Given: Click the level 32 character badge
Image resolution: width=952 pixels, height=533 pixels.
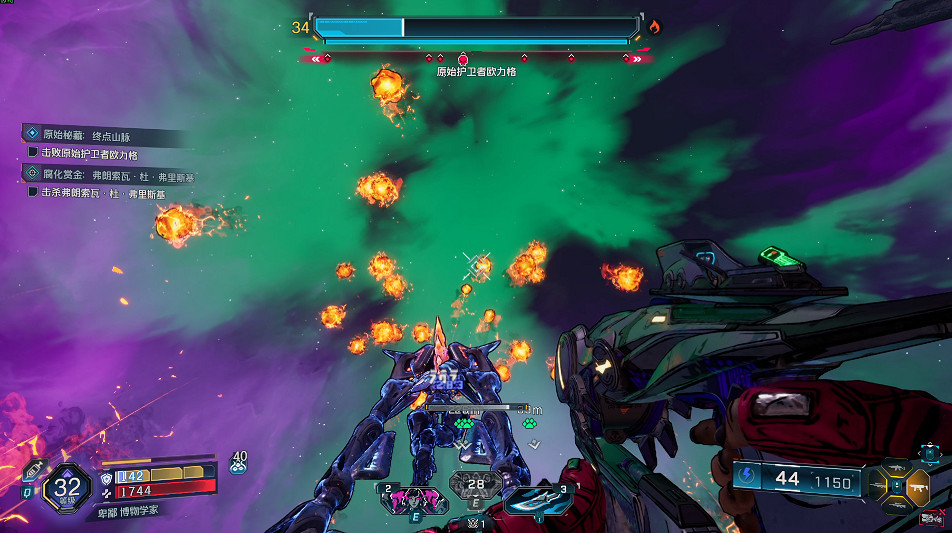Looking at the screenshot, I should (68, 488).
